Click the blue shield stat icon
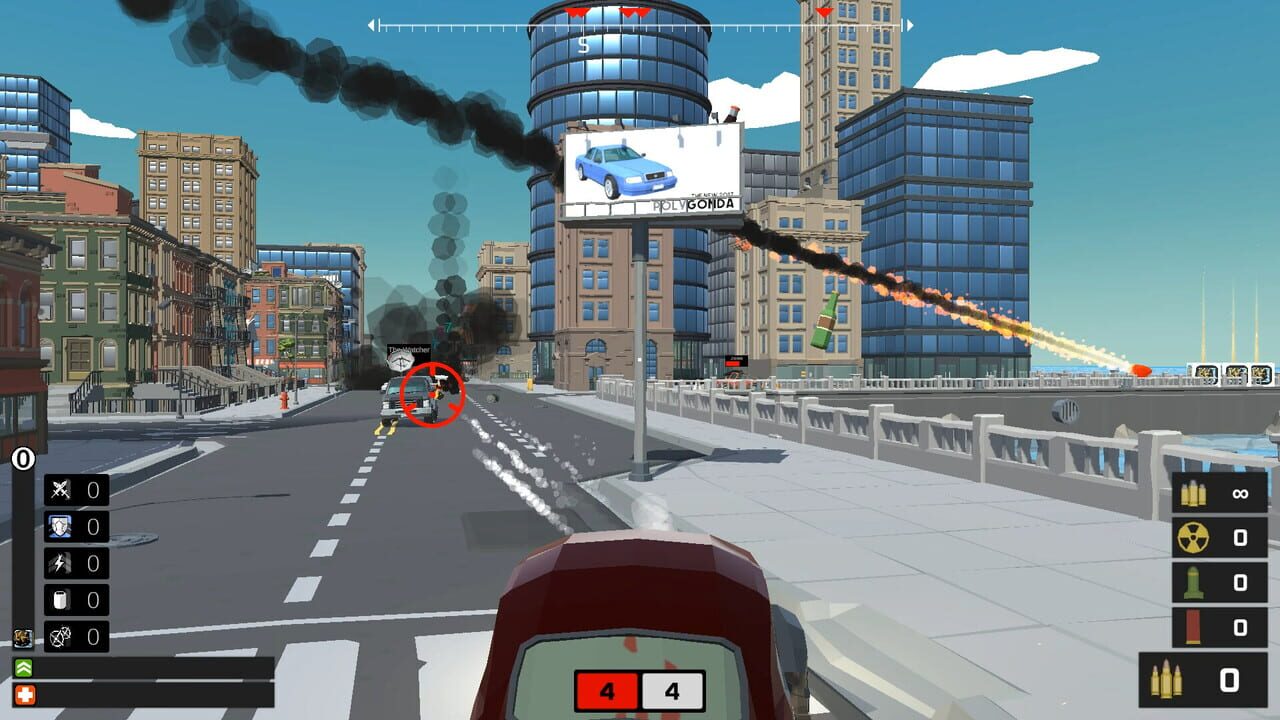1280x720 pixels. click(x=58, y=526)
